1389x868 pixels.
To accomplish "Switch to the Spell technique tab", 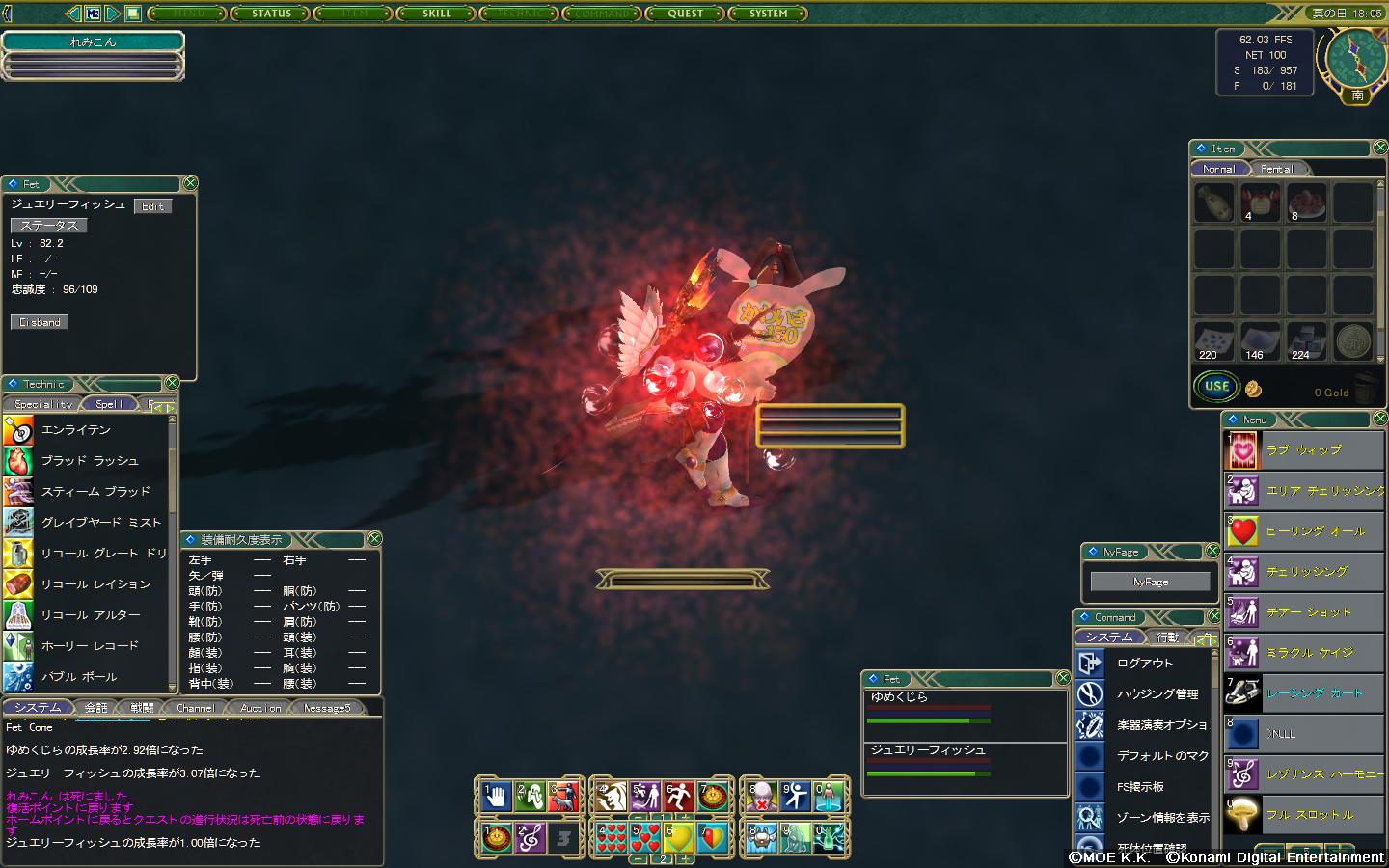I will tap(109, 404).
